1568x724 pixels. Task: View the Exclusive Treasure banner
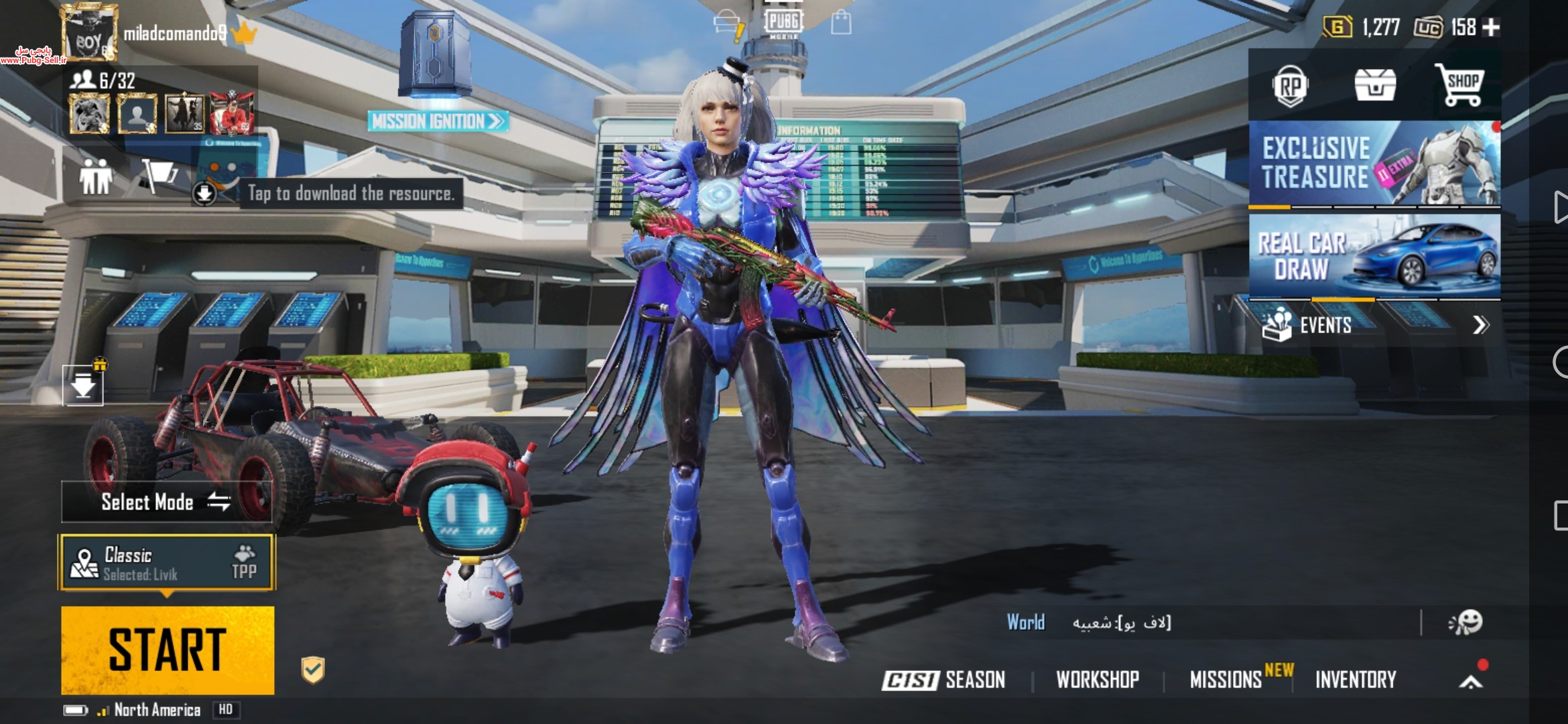click(x=1374, y=164)
